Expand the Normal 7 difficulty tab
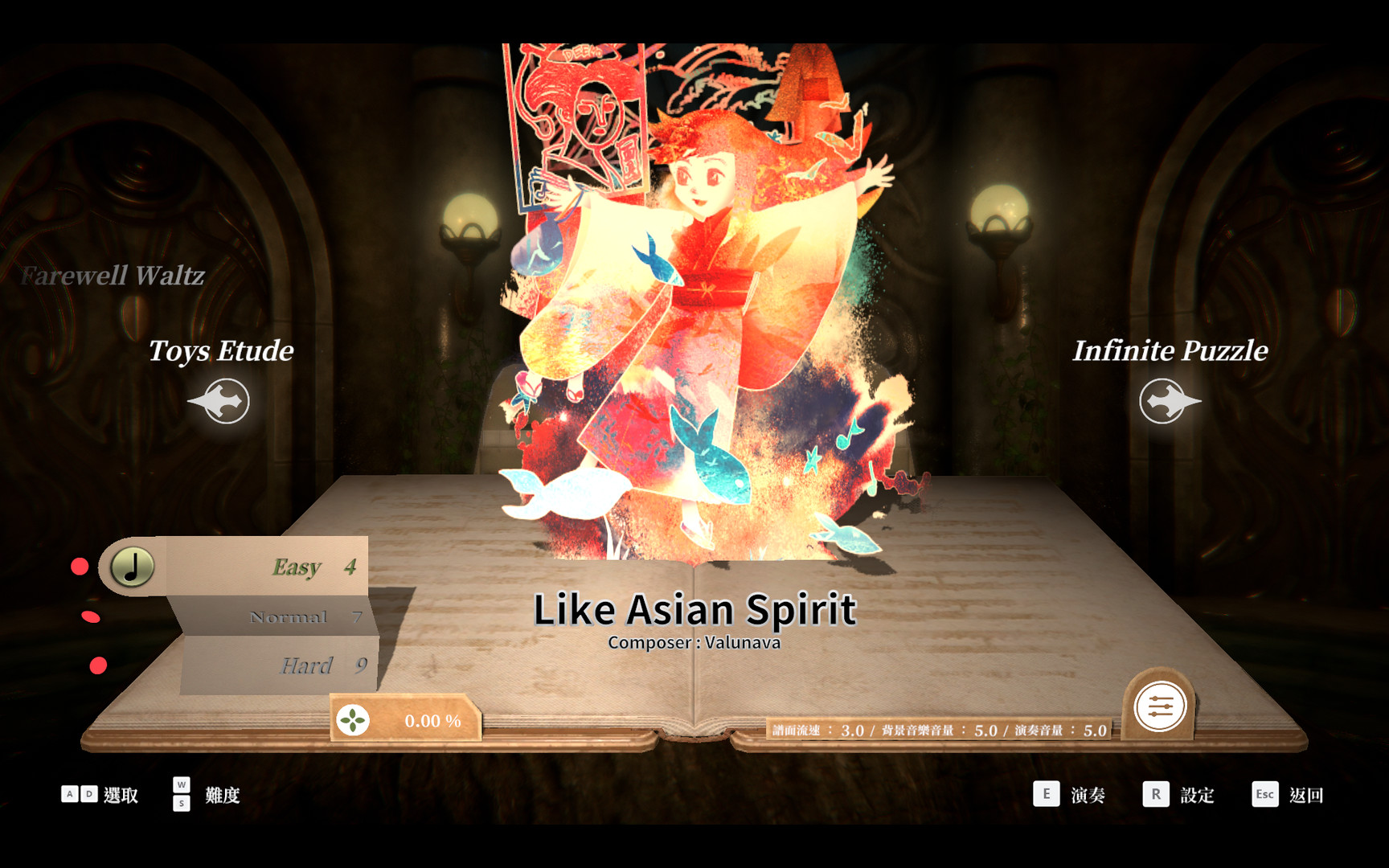Viewport: 1389px width, 868px height. [288, 618]
